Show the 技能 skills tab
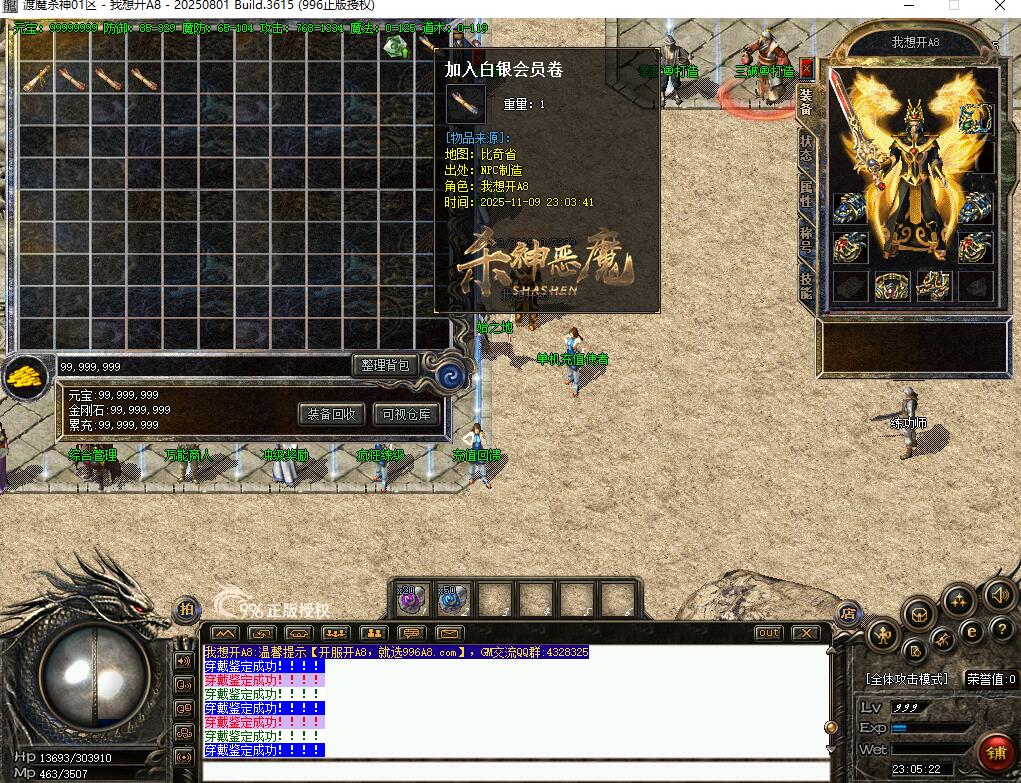Image resolution: width=1021 pixels, height=783 pixels. [806, 285]
